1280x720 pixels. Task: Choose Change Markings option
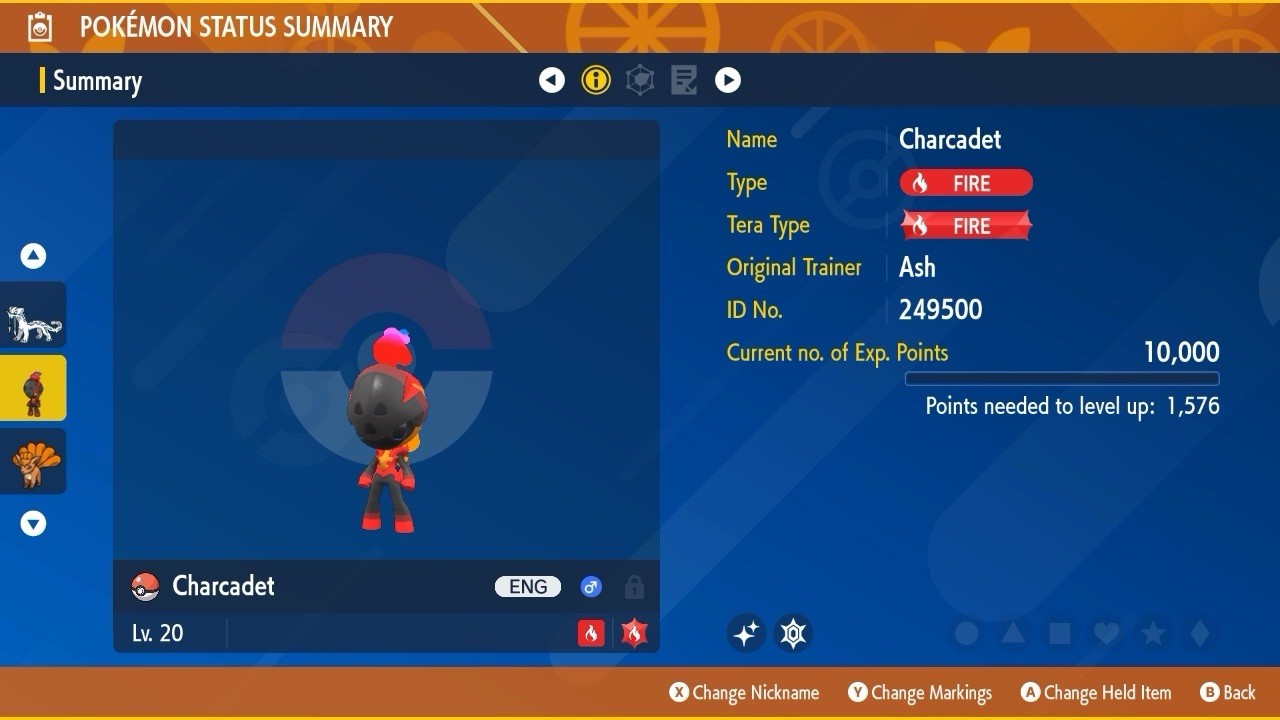point(920,692)
